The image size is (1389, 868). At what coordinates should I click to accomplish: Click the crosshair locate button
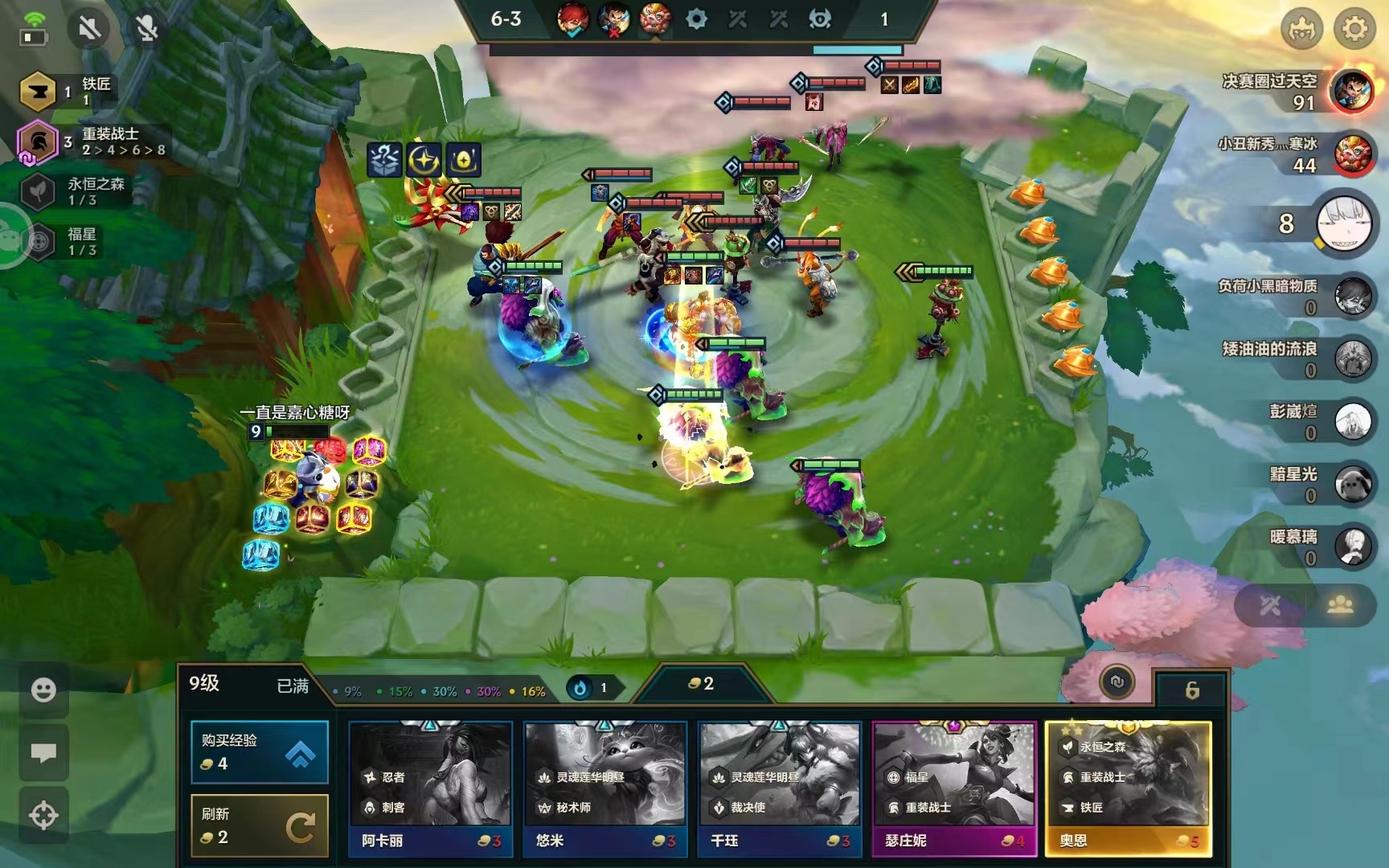pyautogui.click(x=43, y=816)
